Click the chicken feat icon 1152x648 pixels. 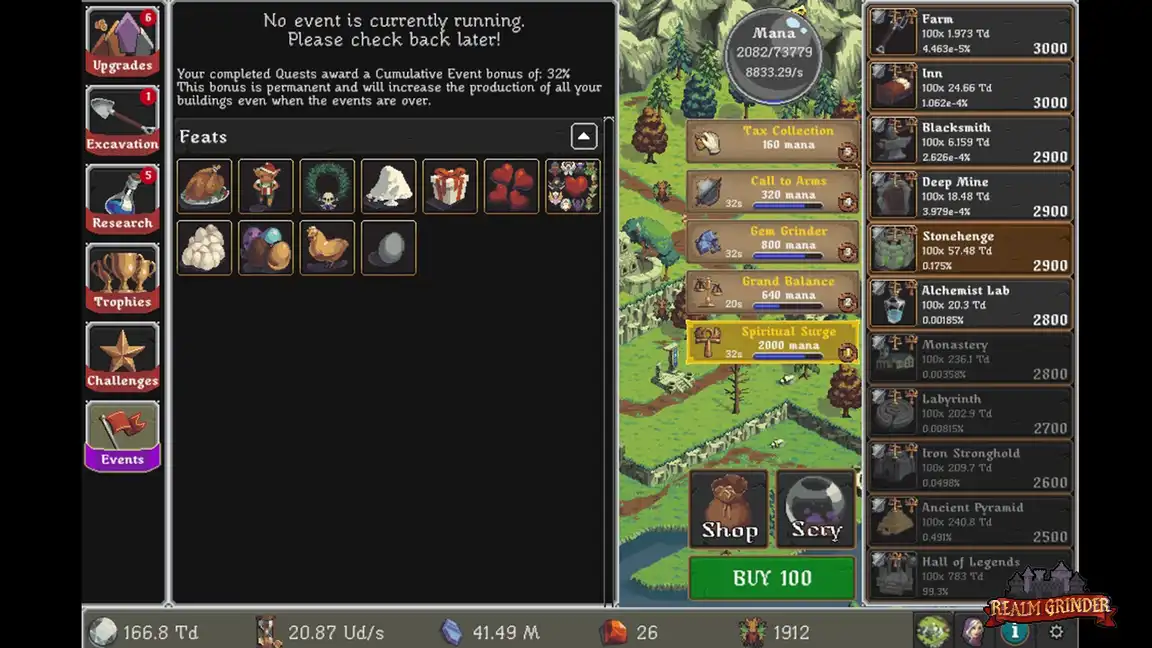(327, 247)
